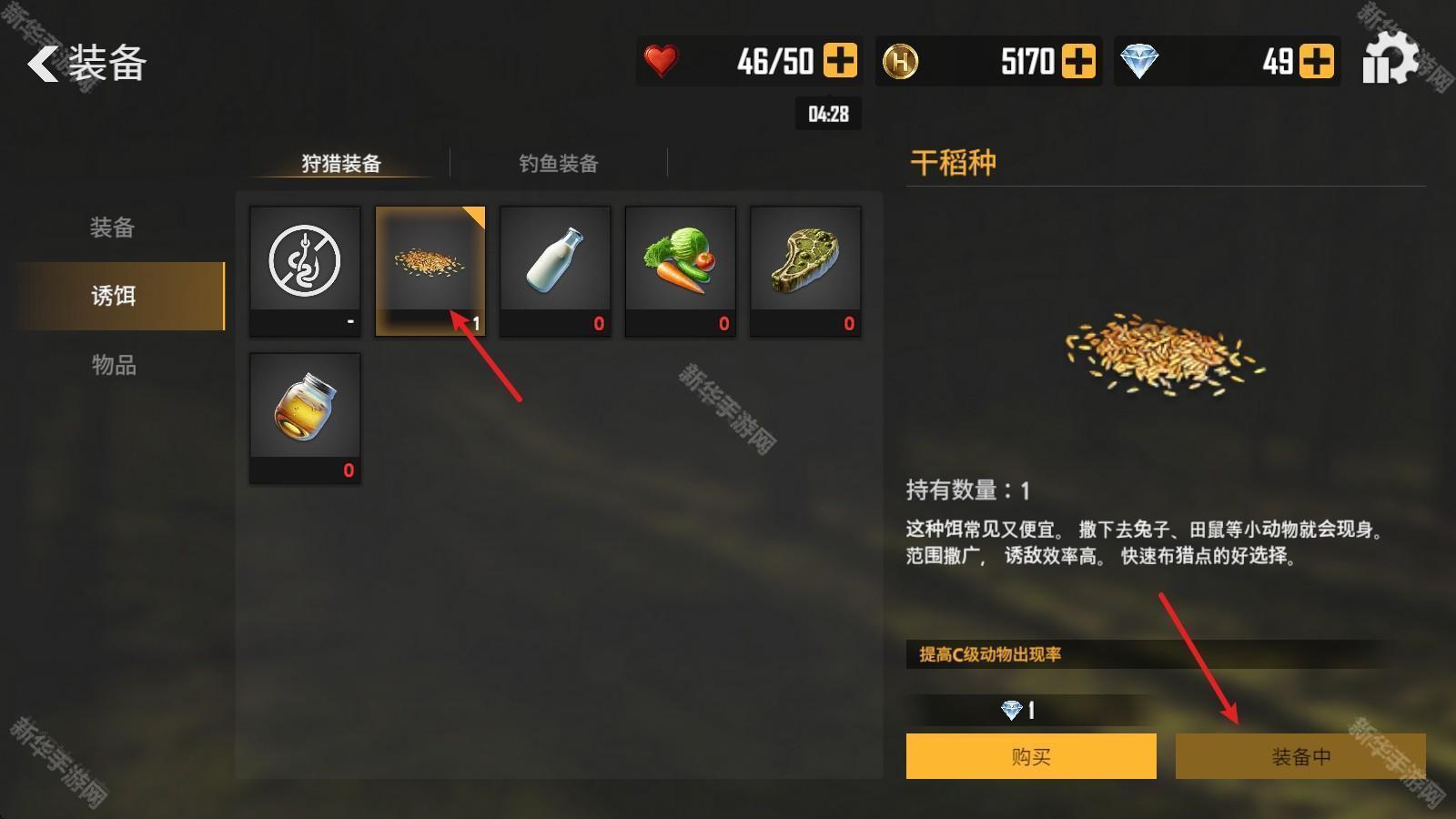Pick the vegetables bait slot
This screenshot has width=1456, height=819.
(680, 270)
